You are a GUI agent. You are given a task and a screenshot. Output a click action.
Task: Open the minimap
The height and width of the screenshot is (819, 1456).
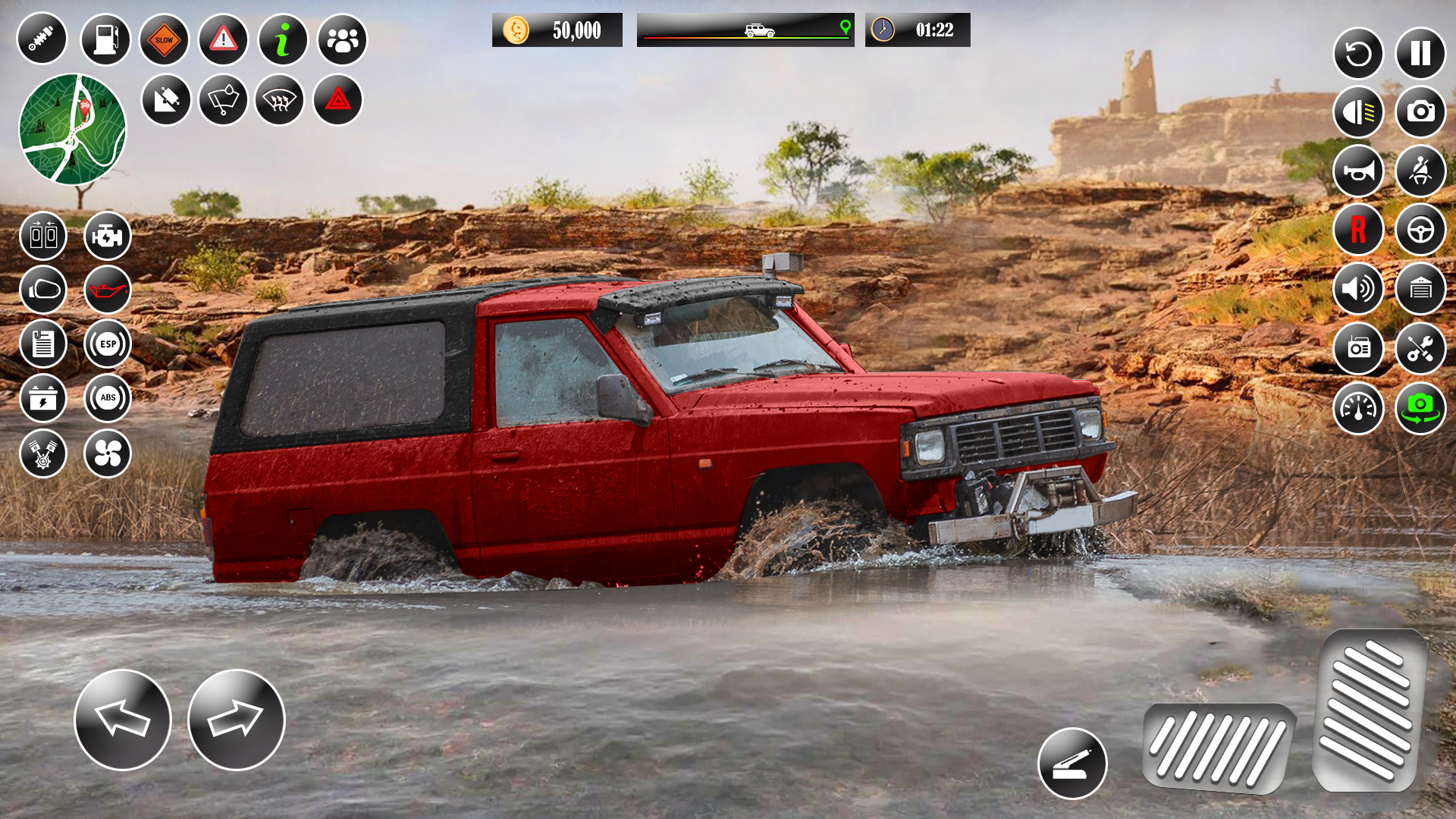click(76, 129)
